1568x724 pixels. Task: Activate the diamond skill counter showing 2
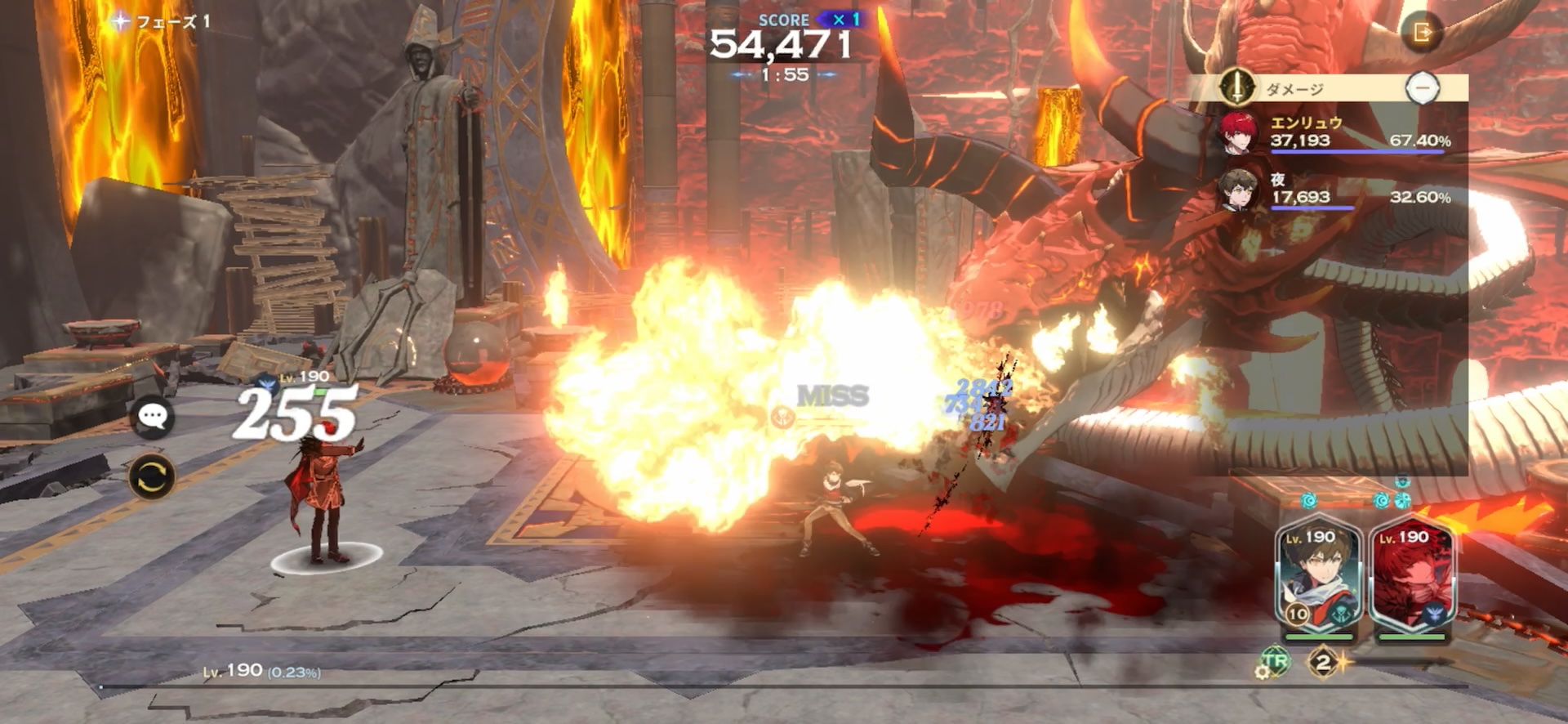click(1324, 662)
